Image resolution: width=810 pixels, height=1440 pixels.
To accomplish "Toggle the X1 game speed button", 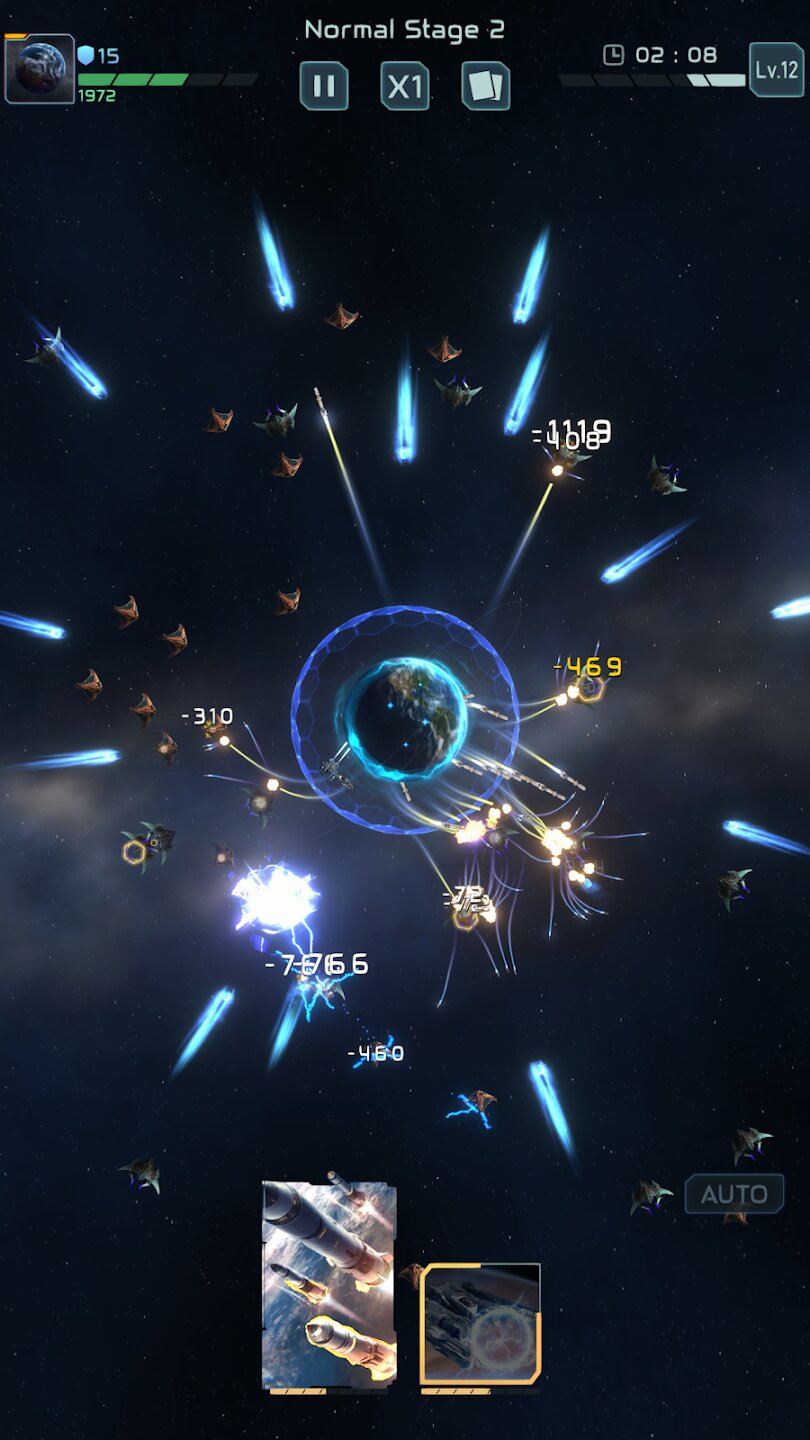I will pos(405,86).
